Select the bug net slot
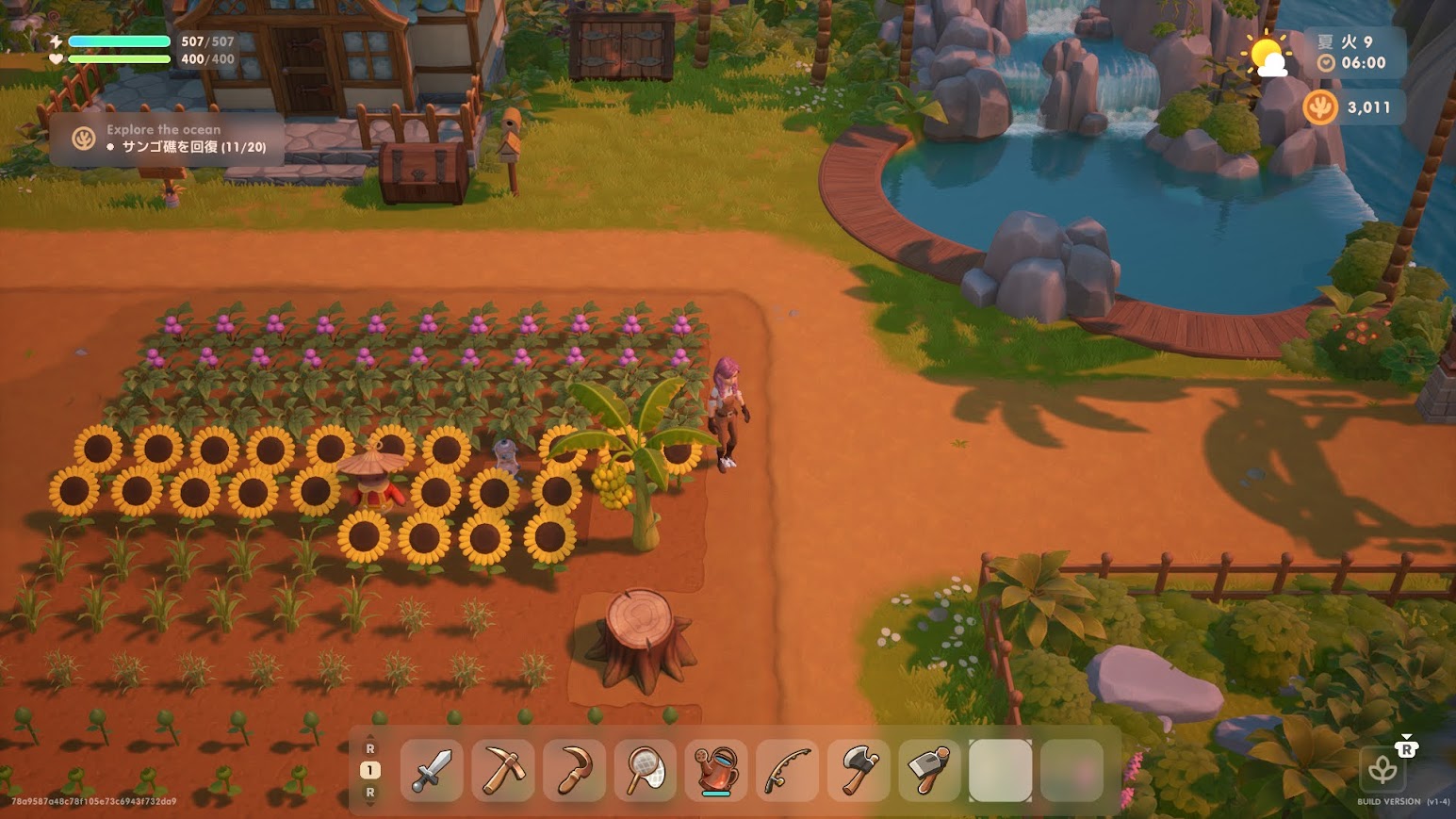1456x819 pixels. [646, 770]
